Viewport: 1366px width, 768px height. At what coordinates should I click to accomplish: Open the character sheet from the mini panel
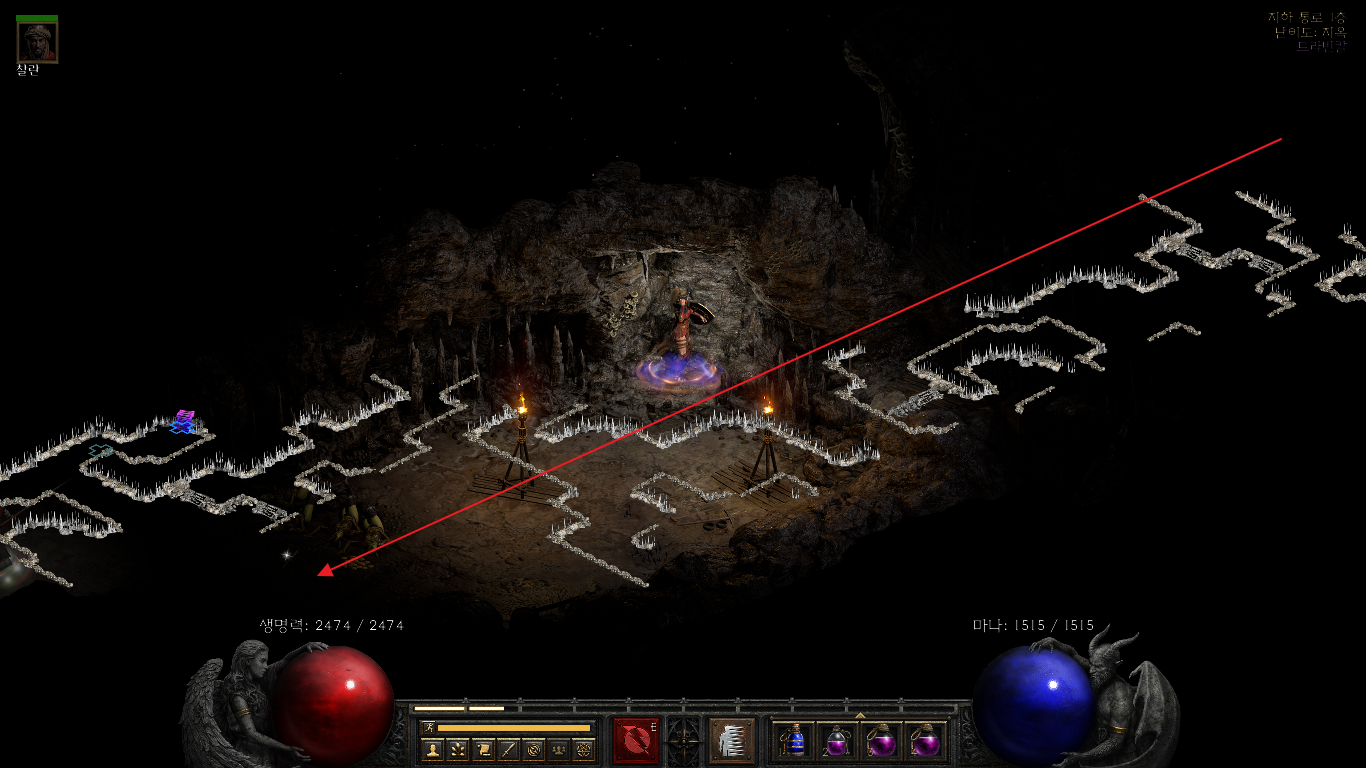[x=433, y=749]
